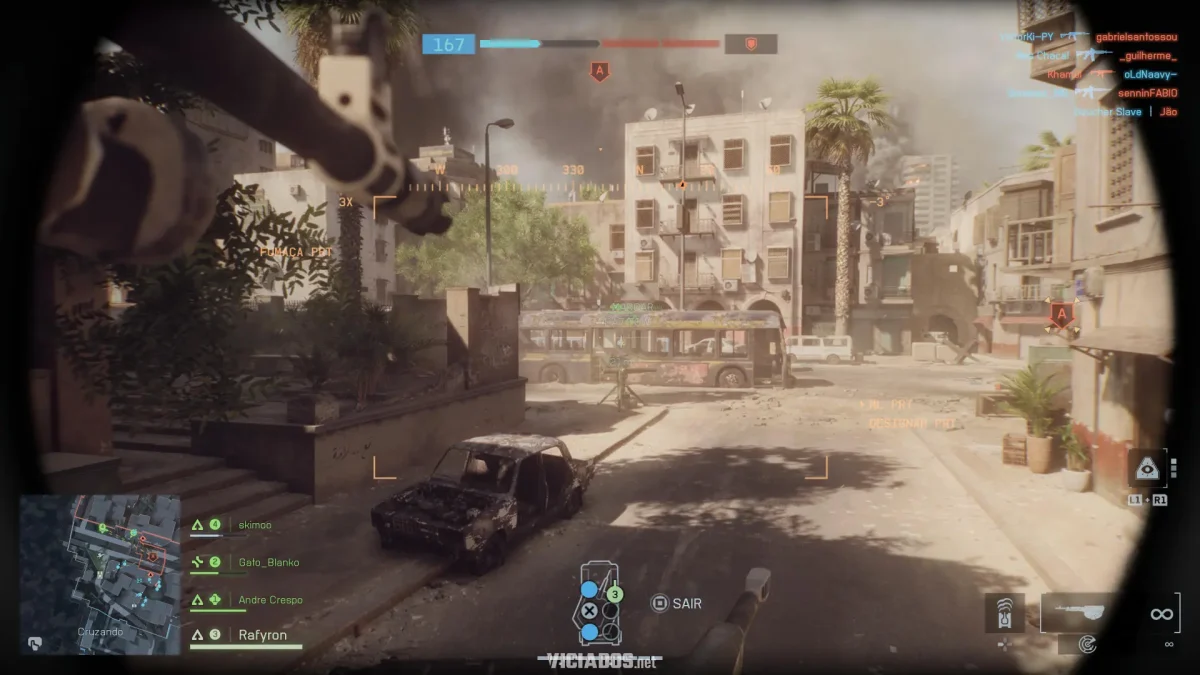1200x675 pixels.
Task: Click the vehicle seat layout diagram
Action: 599,604
